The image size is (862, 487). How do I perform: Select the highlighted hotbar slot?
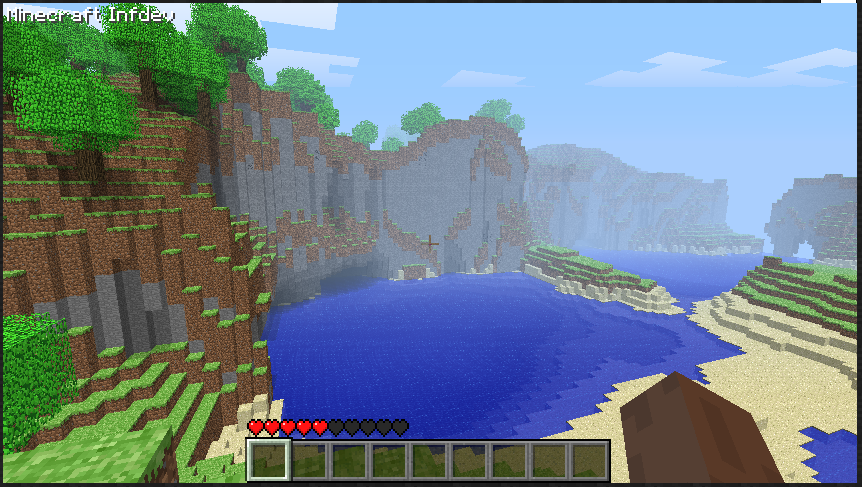(268, 460)
